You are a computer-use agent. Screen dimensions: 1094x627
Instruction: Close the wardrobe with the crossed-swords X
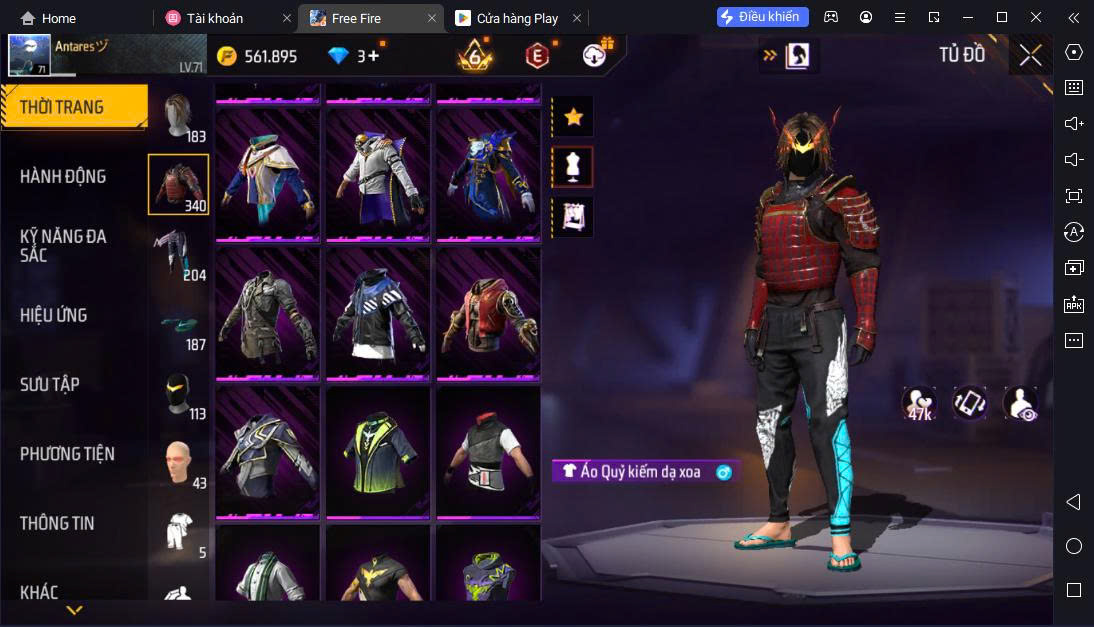[1030, 55]
